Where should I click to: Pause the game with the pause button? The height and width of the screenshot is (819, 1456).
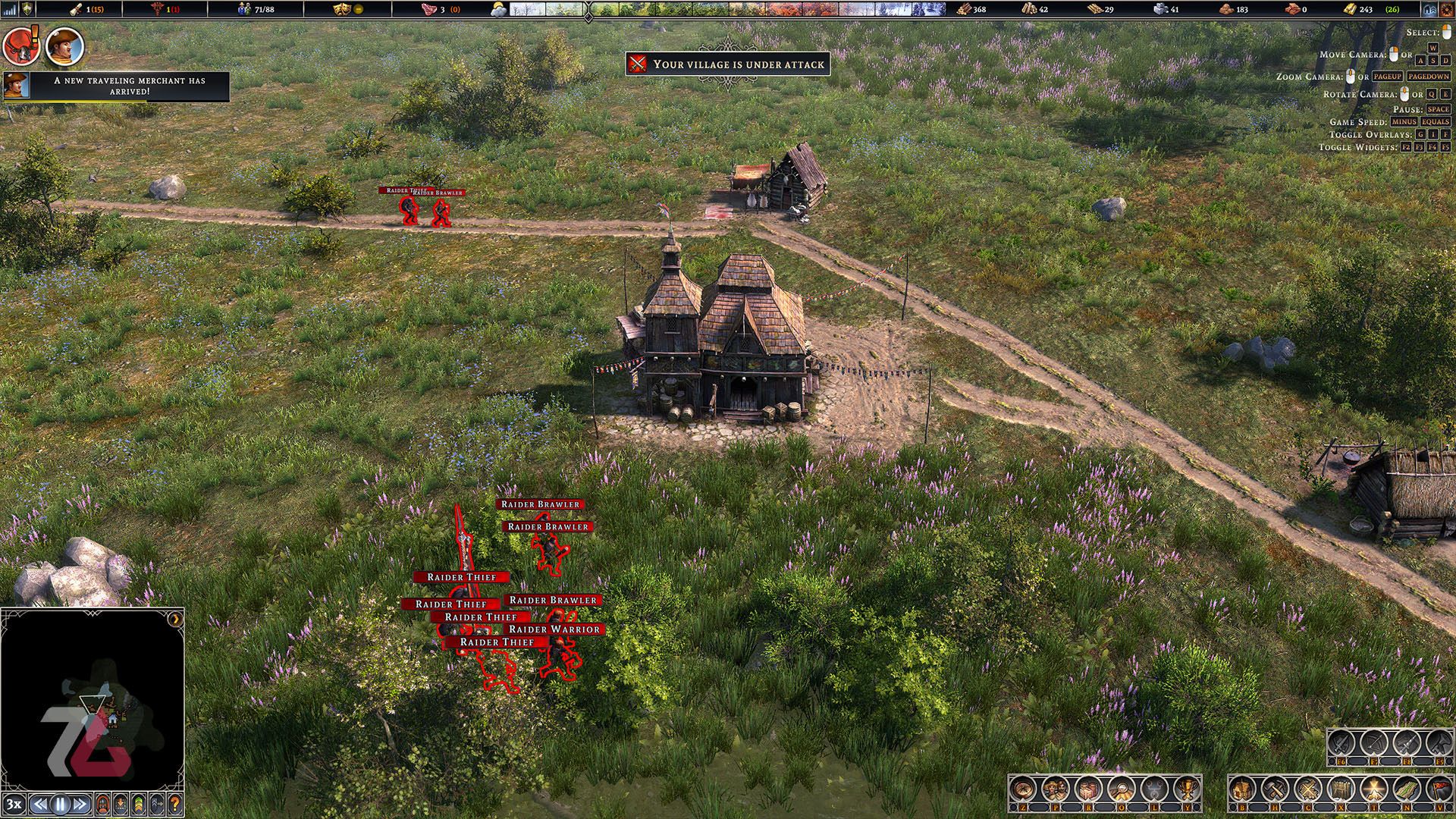61,804
